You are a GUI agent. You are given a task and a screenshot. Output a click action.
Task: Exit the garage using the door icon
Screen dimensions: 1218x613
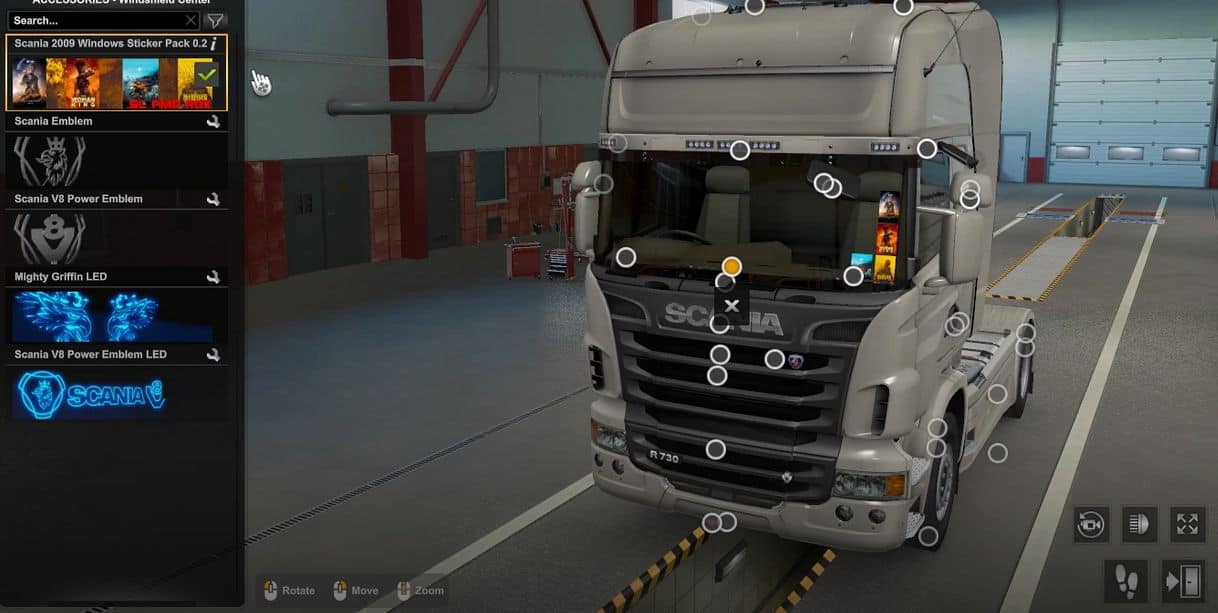coord(1181,580)
